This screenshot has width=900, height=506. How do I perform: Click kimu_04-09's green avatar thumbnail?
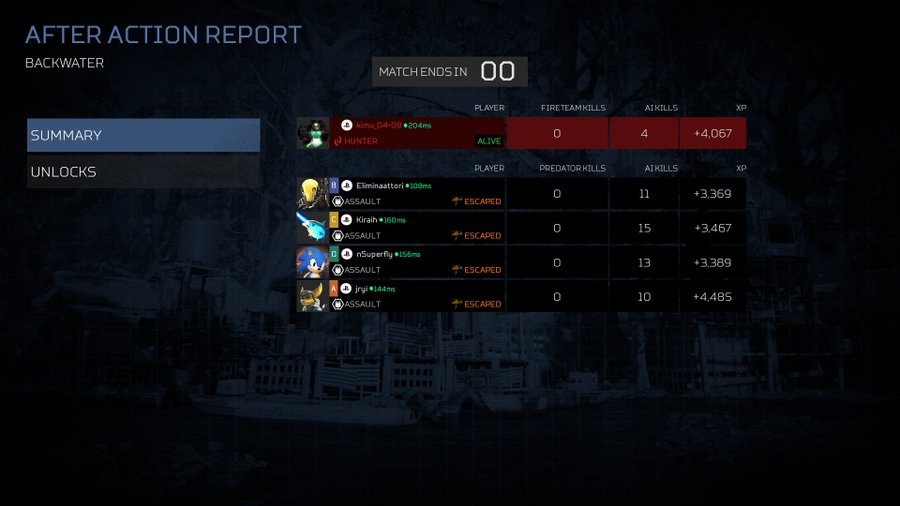[x=313, y=133]
